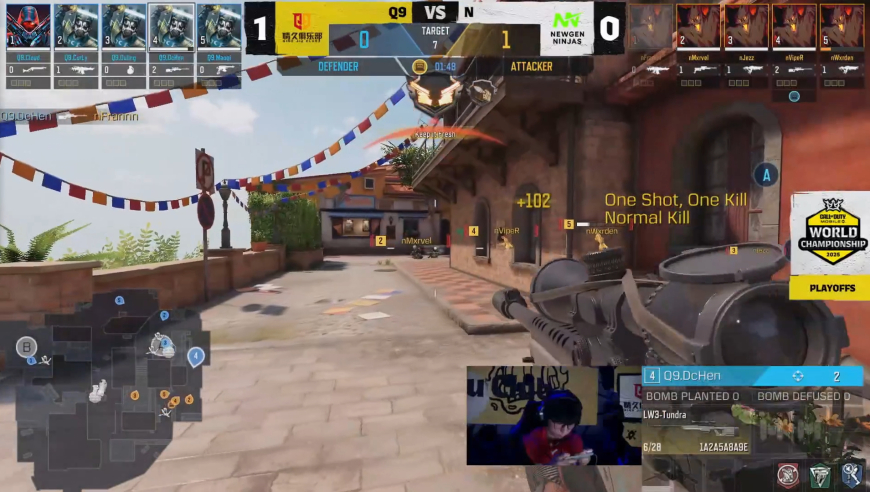Select the green perk badge icon
The width and height of the screenshot is (870, 492).
(x=820, y=476)
